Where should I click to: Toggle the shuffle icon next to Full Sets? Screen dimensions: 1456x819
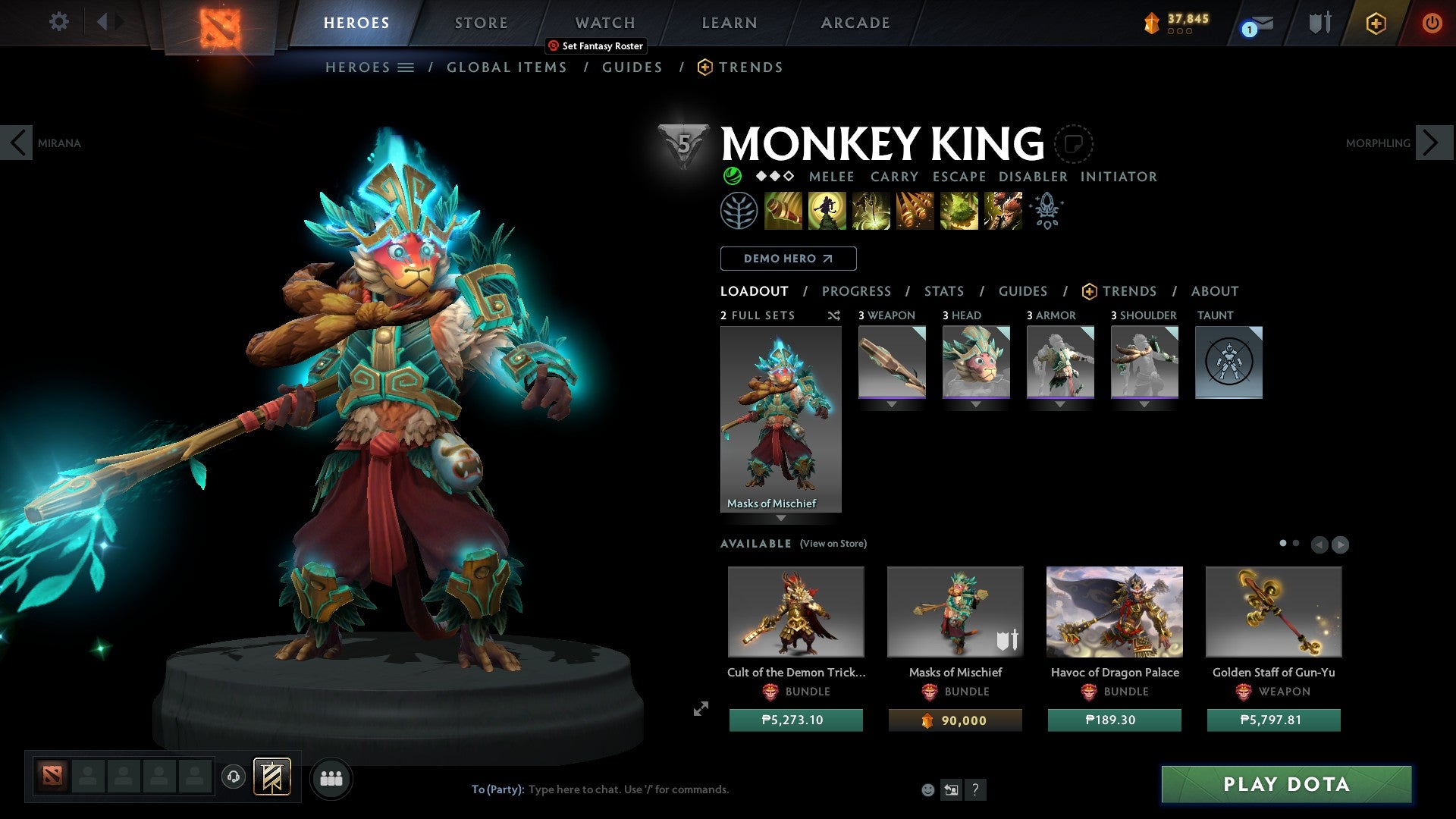coord(834,315)
